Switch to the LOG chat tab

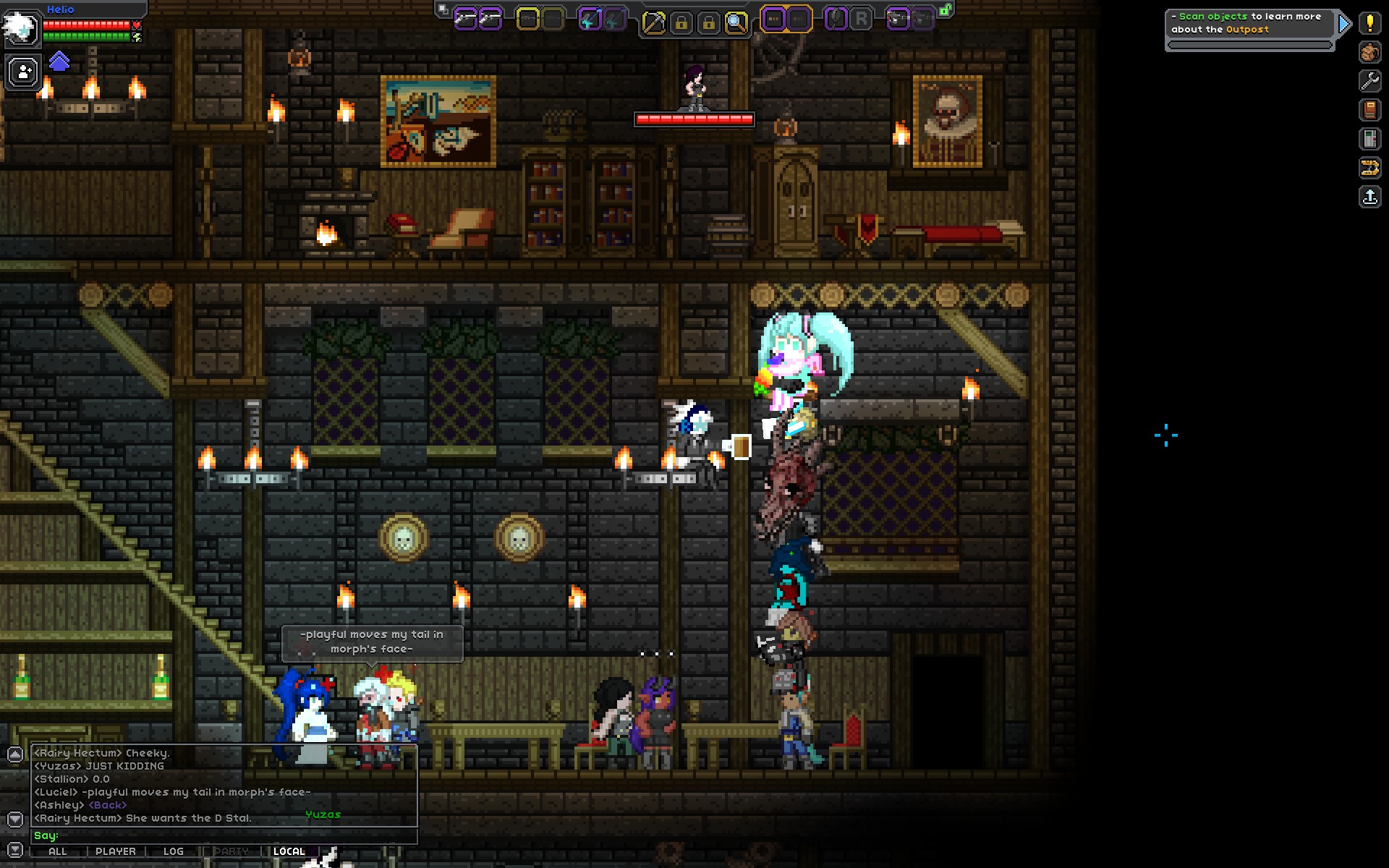[x=174, y=851]
